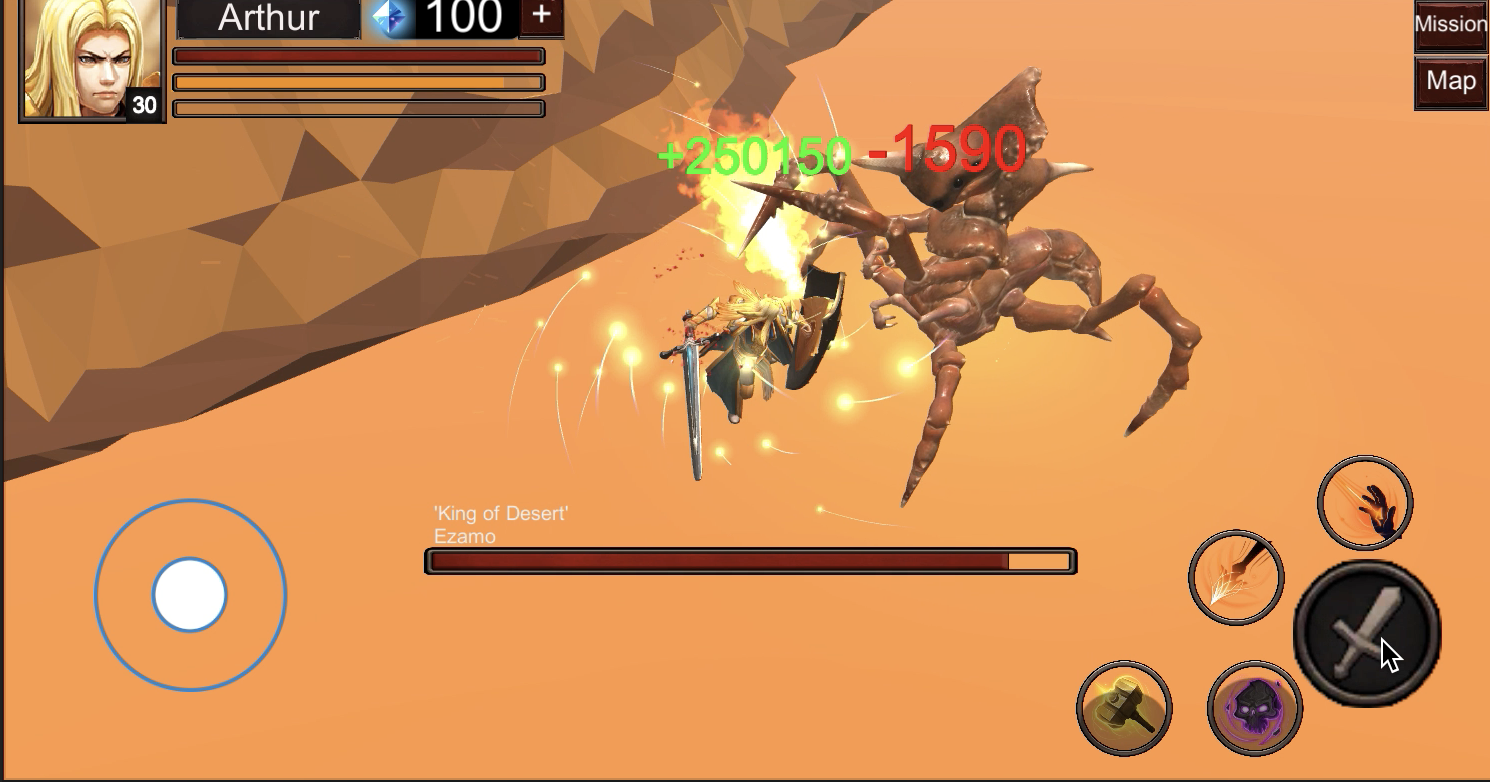Click Arthur's character portrait
The height and width of the screenshot is (782, 1490).
pyautogui.click(x=92, y=58)
